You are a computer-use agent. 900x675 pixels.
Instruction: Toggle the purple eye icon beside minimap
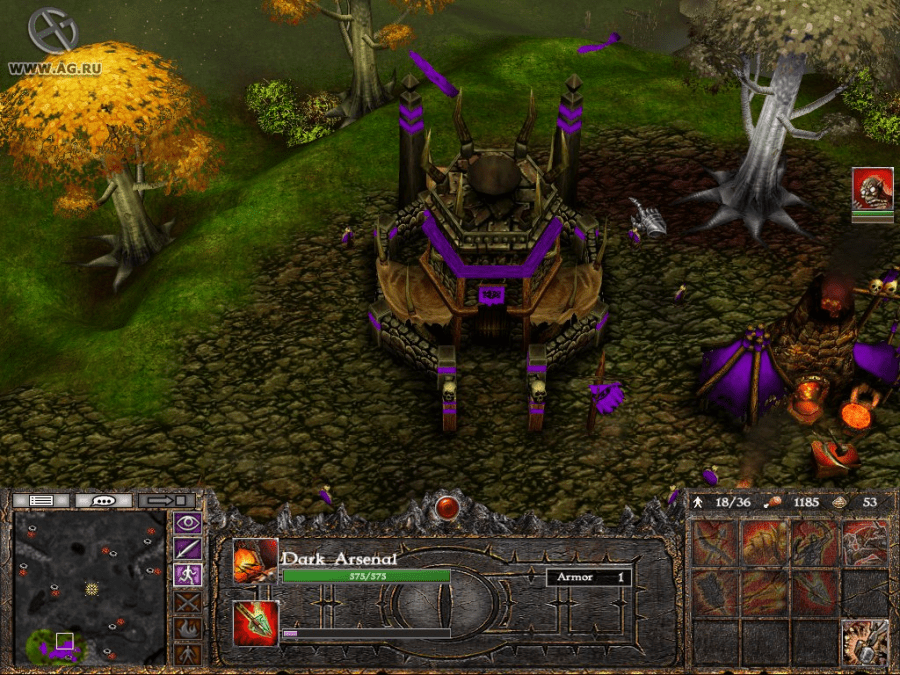pos(188,523)
